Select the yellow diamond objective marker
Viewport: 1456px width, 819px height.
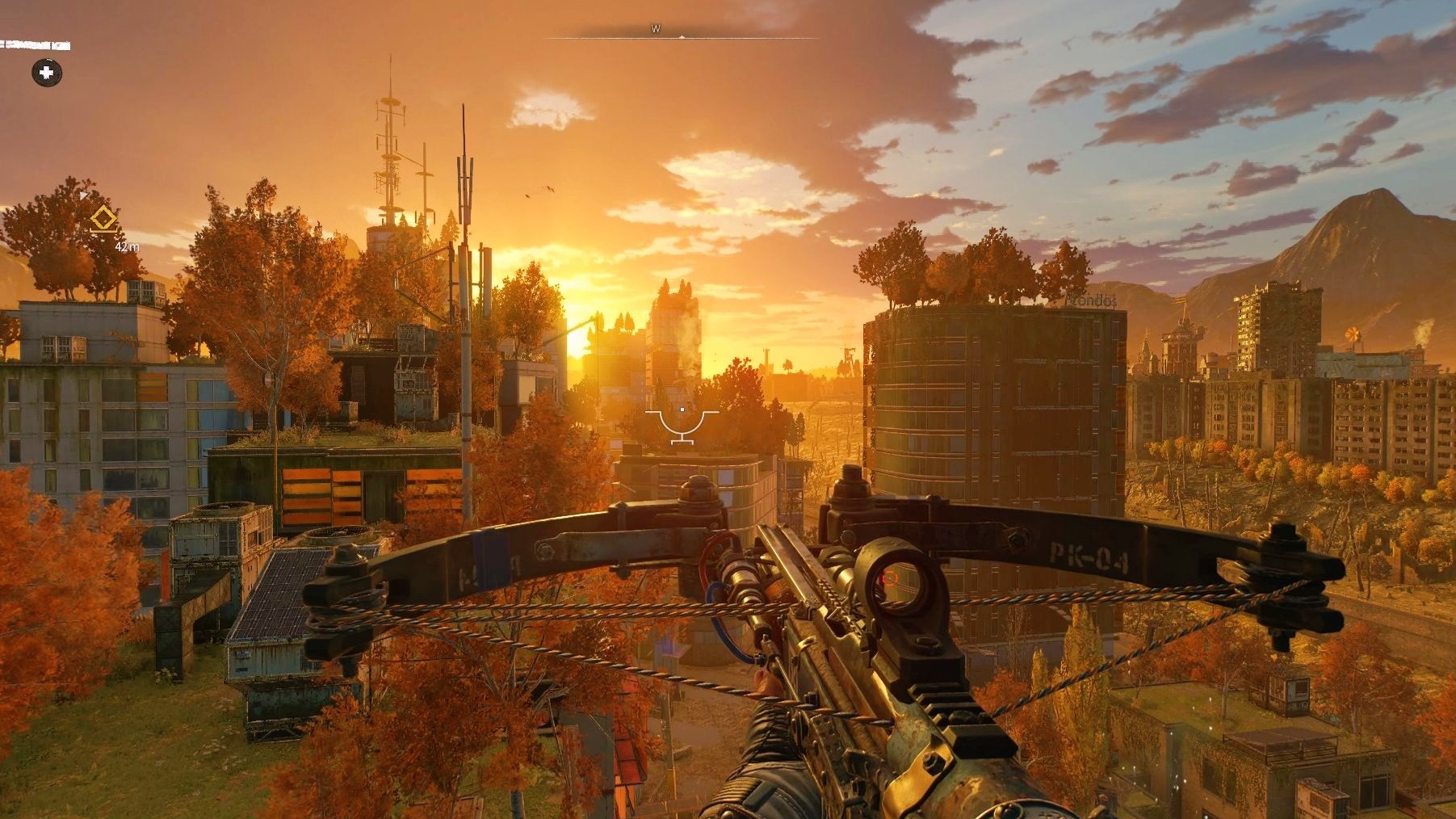click(103, 219)
